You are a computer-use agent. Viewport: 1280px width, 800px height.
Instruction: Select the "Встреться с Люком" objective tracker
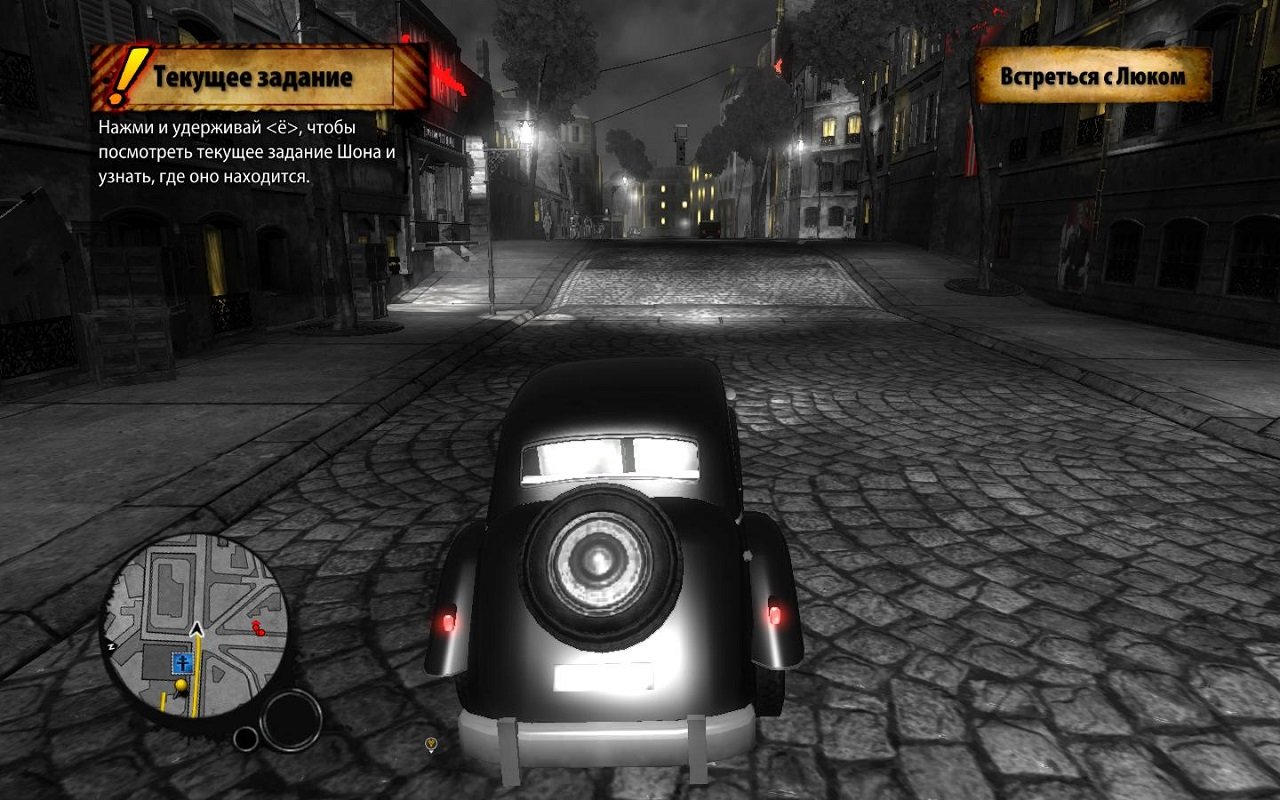point(1093,76)
